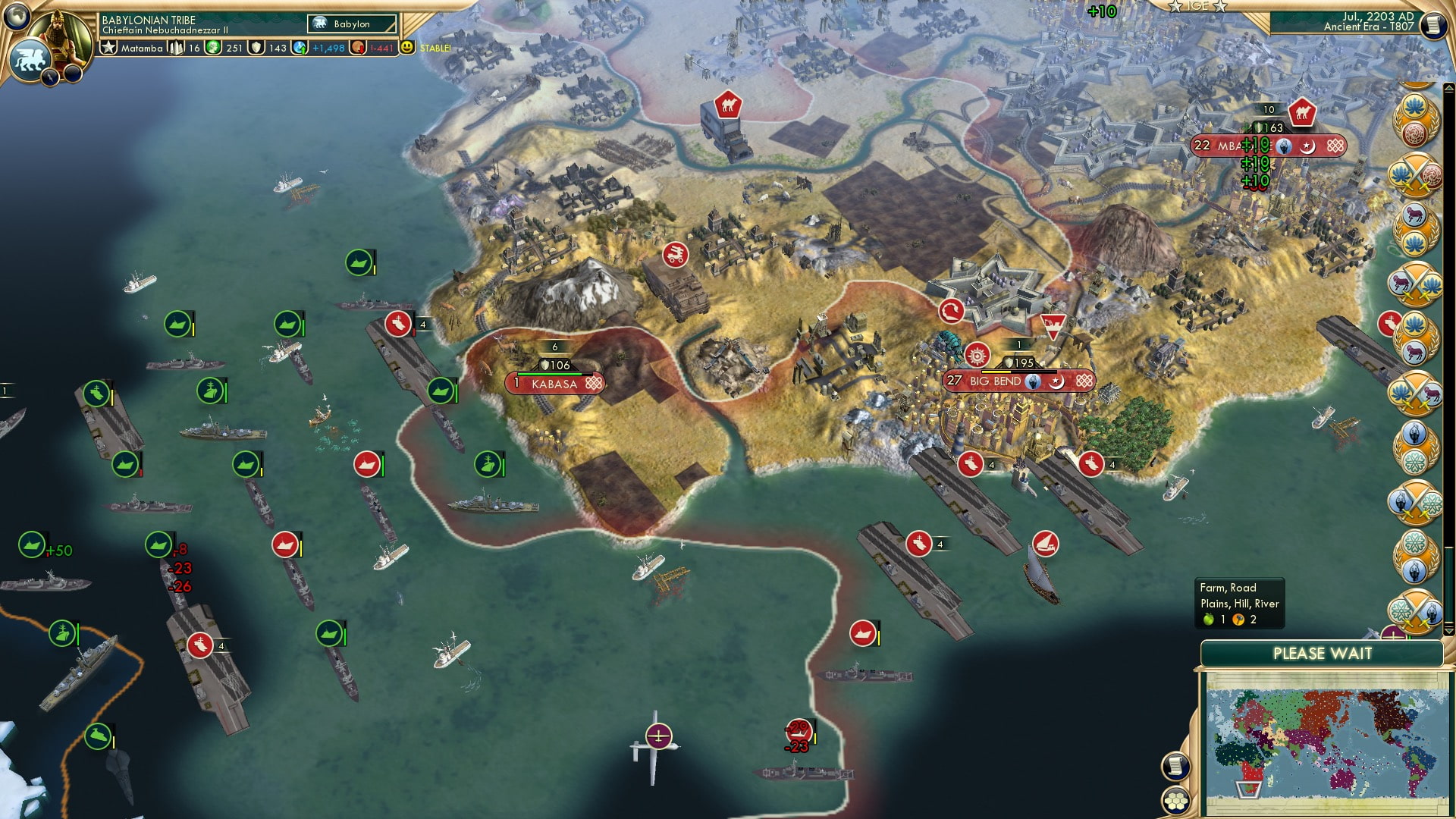The width and height of the screenshot is (1456, 819).
Task: Click the science beaker income icon
Action: point(299,47)
